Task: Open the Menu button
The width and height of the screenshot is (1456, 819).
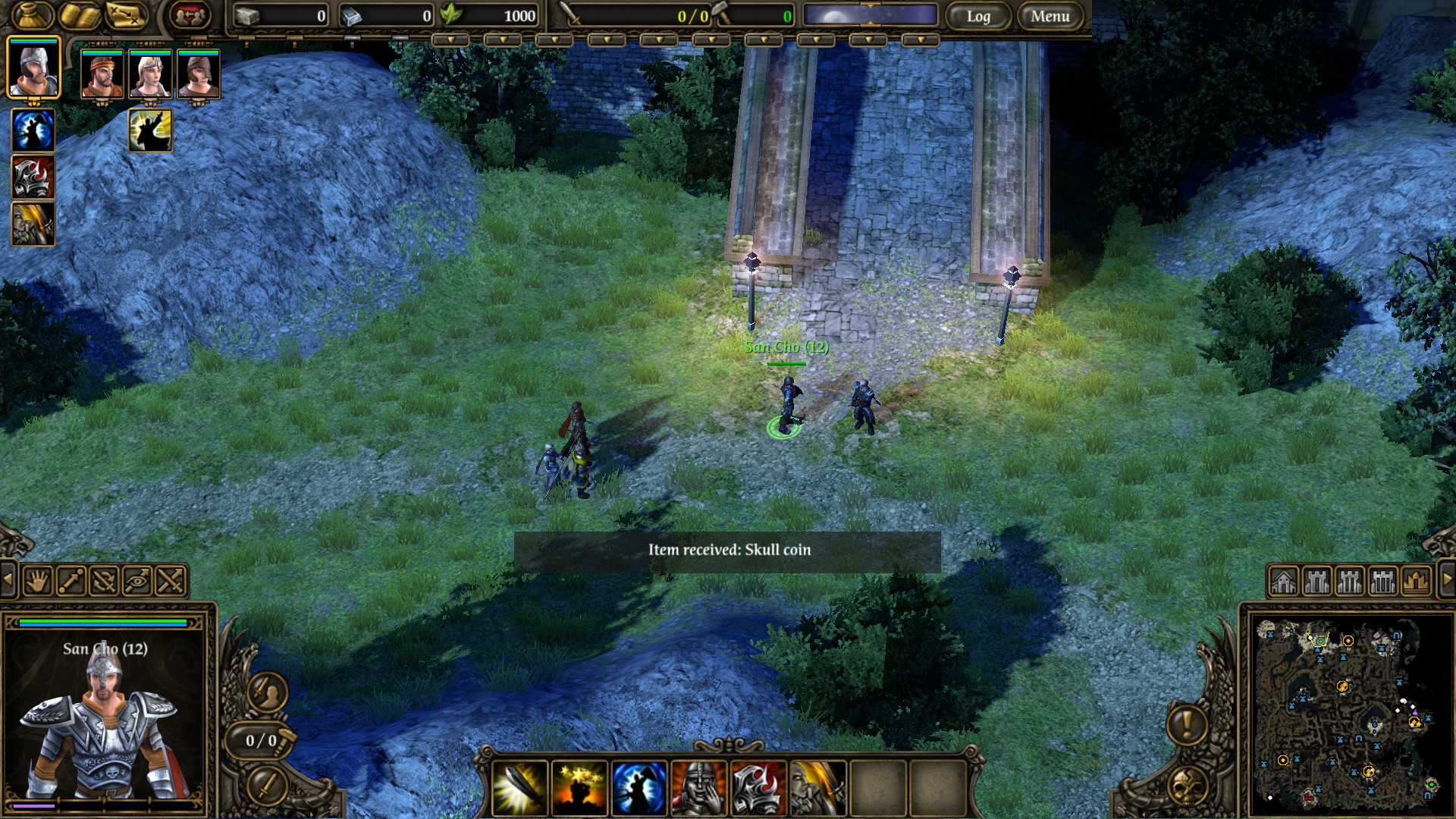Action: pyautogui.click(x=1050, y=16)
